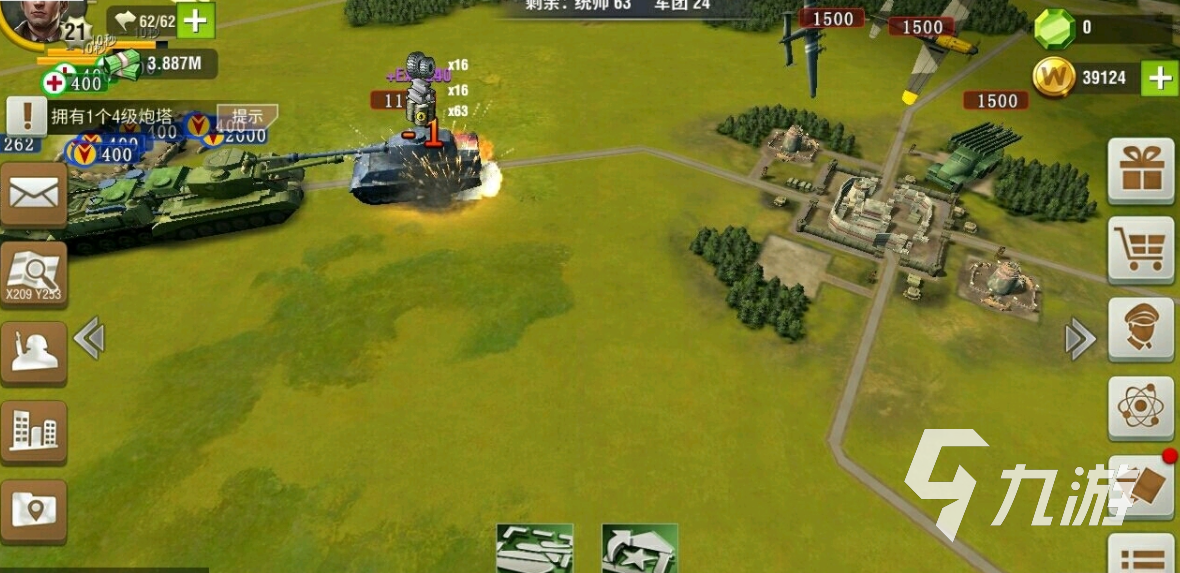The width and height of the screenshot is (1180, 573).
Task: Open the shopping cart store
Action: [x=1141, y=249]
